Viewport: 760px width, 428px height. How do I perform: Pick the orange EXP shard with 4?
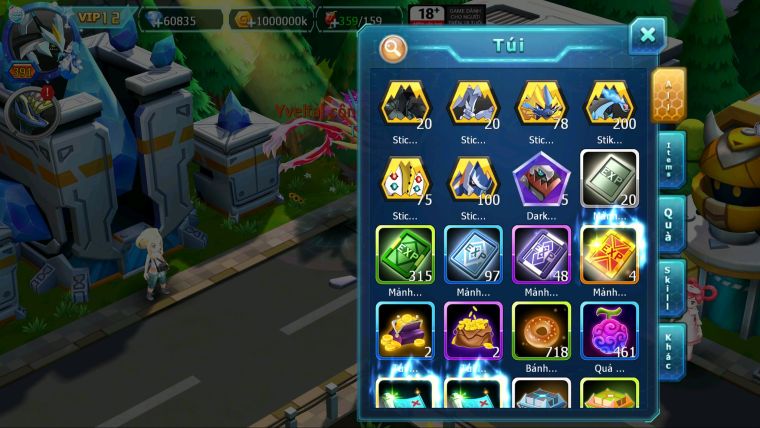coord(609,255)
